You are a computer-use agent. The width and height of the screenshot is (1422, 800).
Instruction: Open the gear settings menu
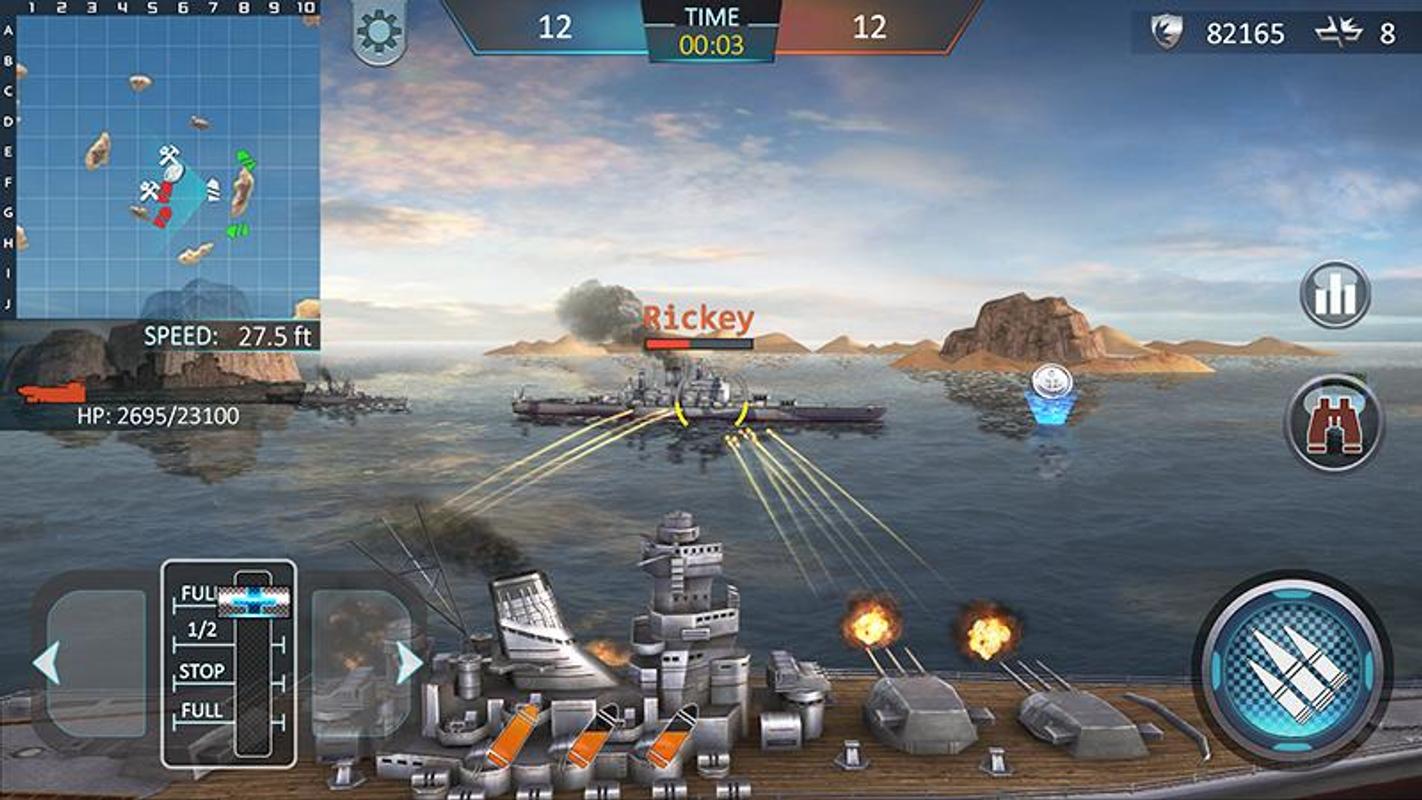[378, 35]
